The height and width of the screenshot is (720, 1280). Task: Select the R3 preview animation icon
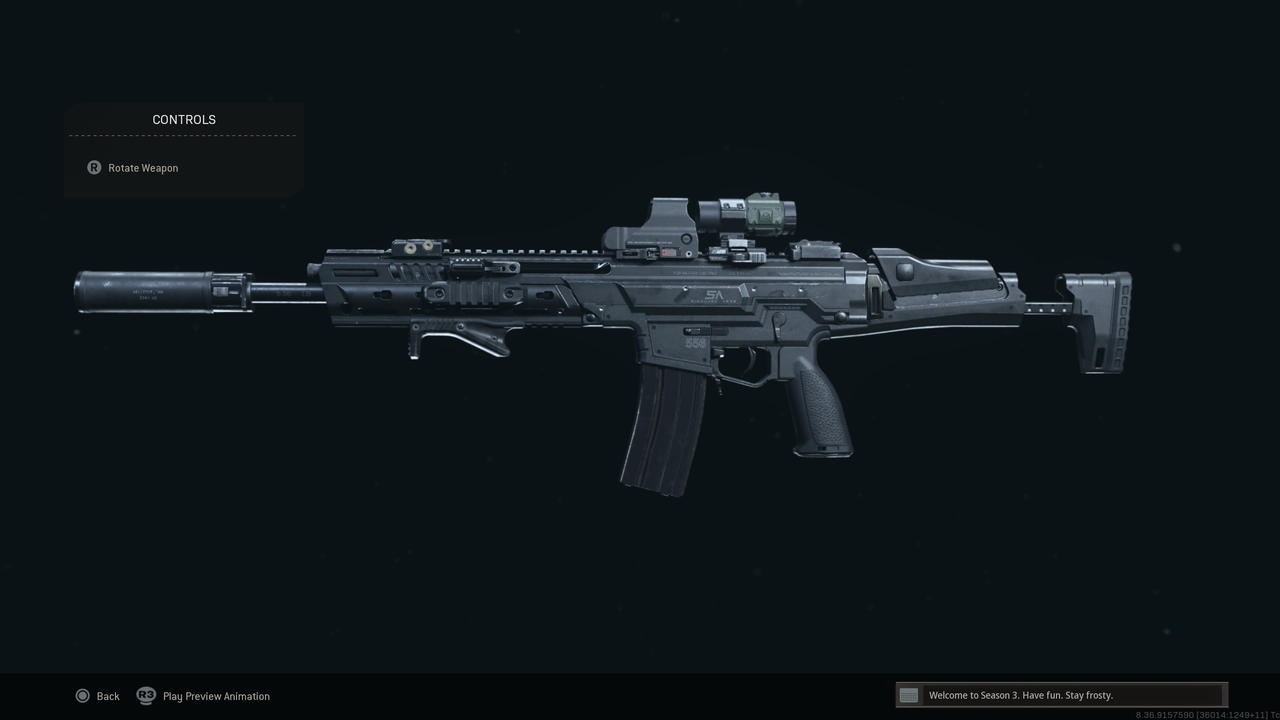coord(146,695)
